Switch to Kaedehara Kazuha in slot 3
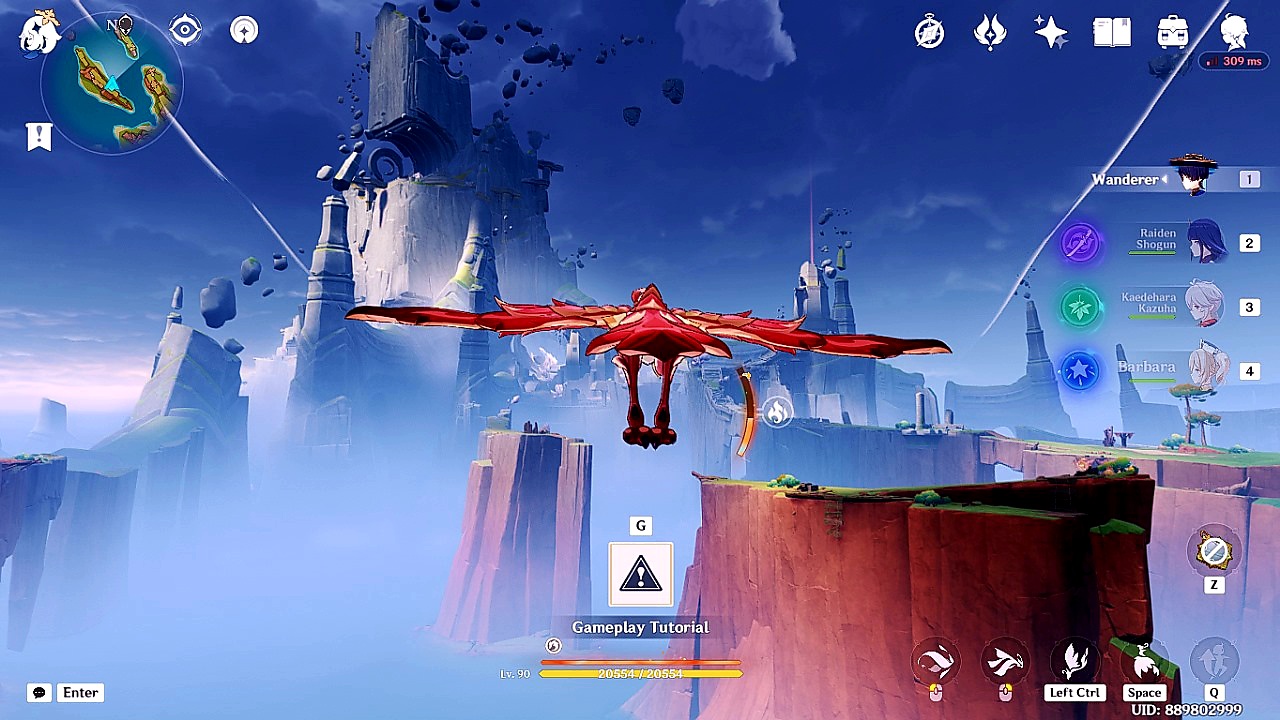The image size is (1280, 720). coord(1207,307)
